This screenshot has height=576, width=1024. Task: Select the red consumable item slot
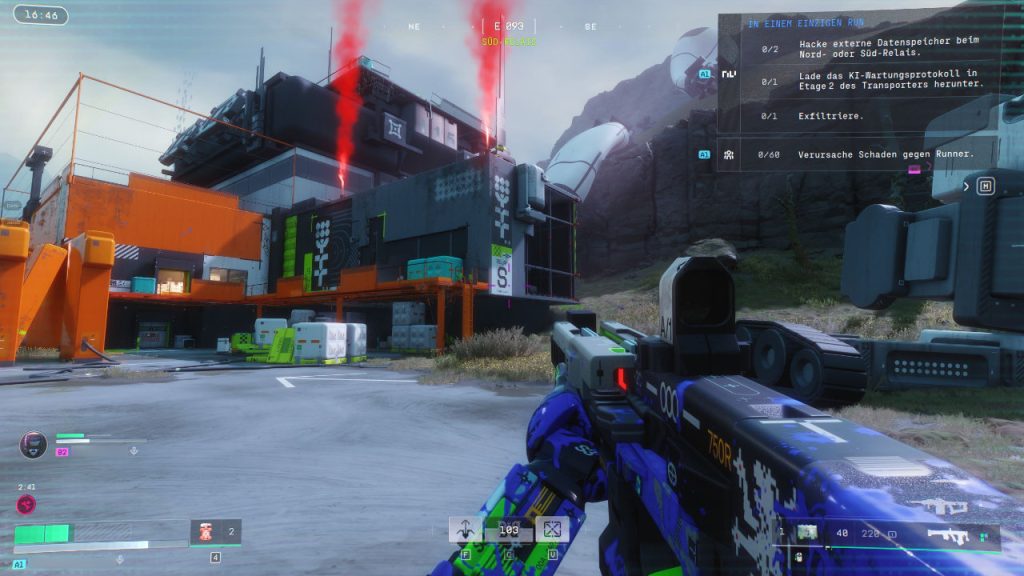204,531
